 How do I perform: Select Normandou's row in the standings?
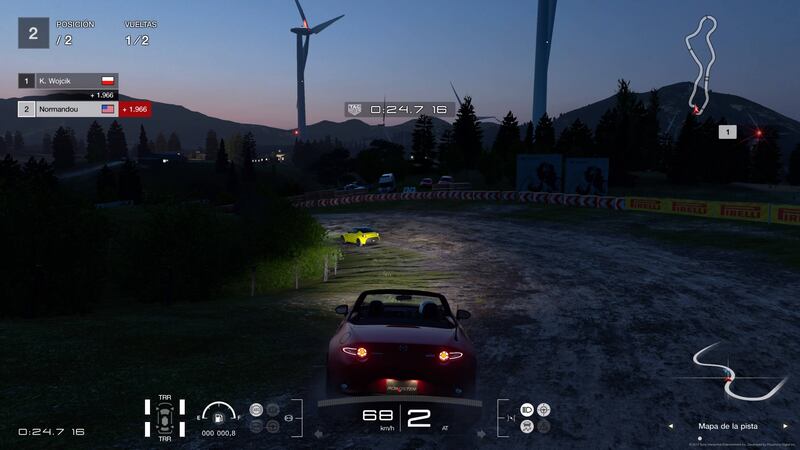pos(67,108)
